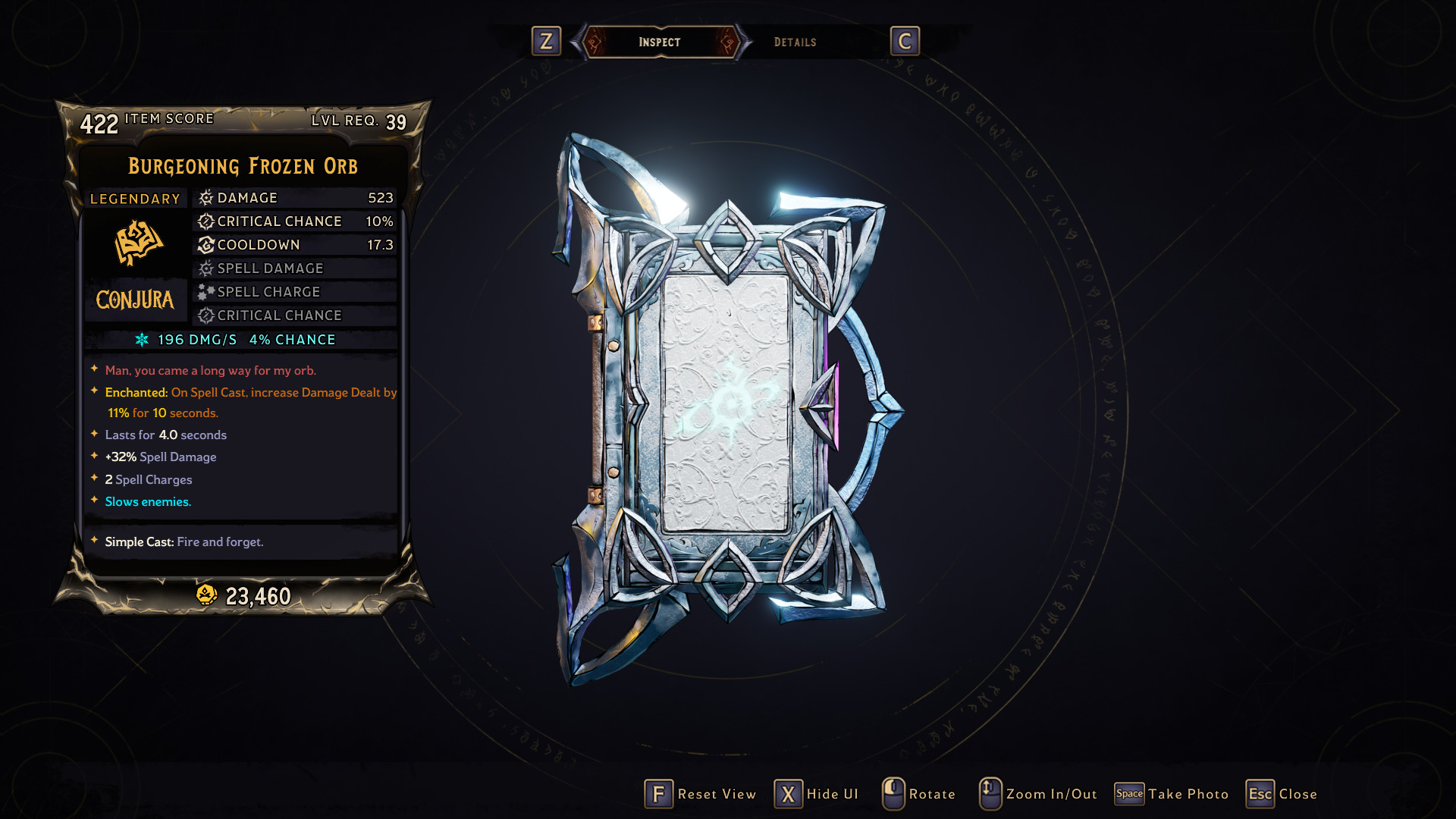Close the item inspect screen
1456x819 pixels.
click(1282, 794)
